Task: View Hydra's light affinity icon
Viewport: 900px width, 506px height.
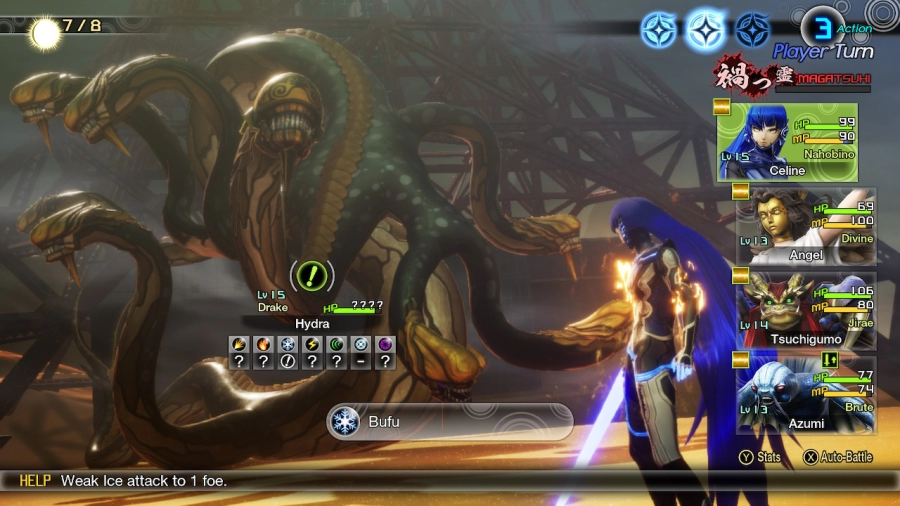Action: [x=361, y=344]
